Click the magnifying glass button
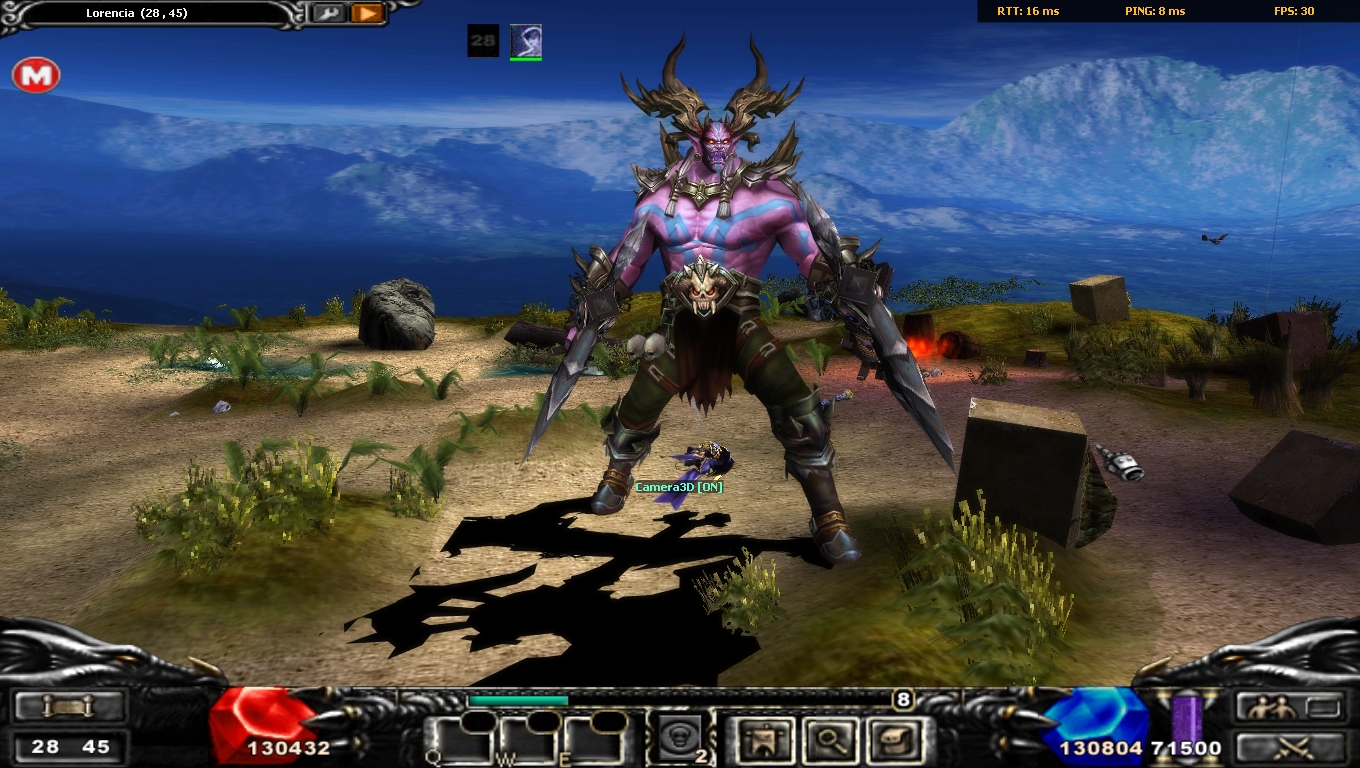Screen dimensions: 1360x768 tap(832, 740)
